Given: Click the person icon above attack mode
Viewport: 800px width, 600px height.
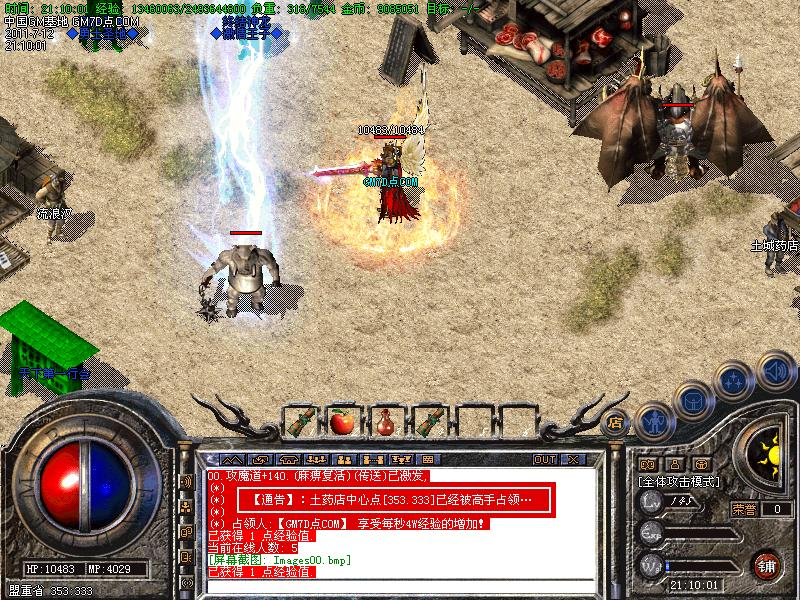Looking at the screenshot, I should [x=674, y=464].
